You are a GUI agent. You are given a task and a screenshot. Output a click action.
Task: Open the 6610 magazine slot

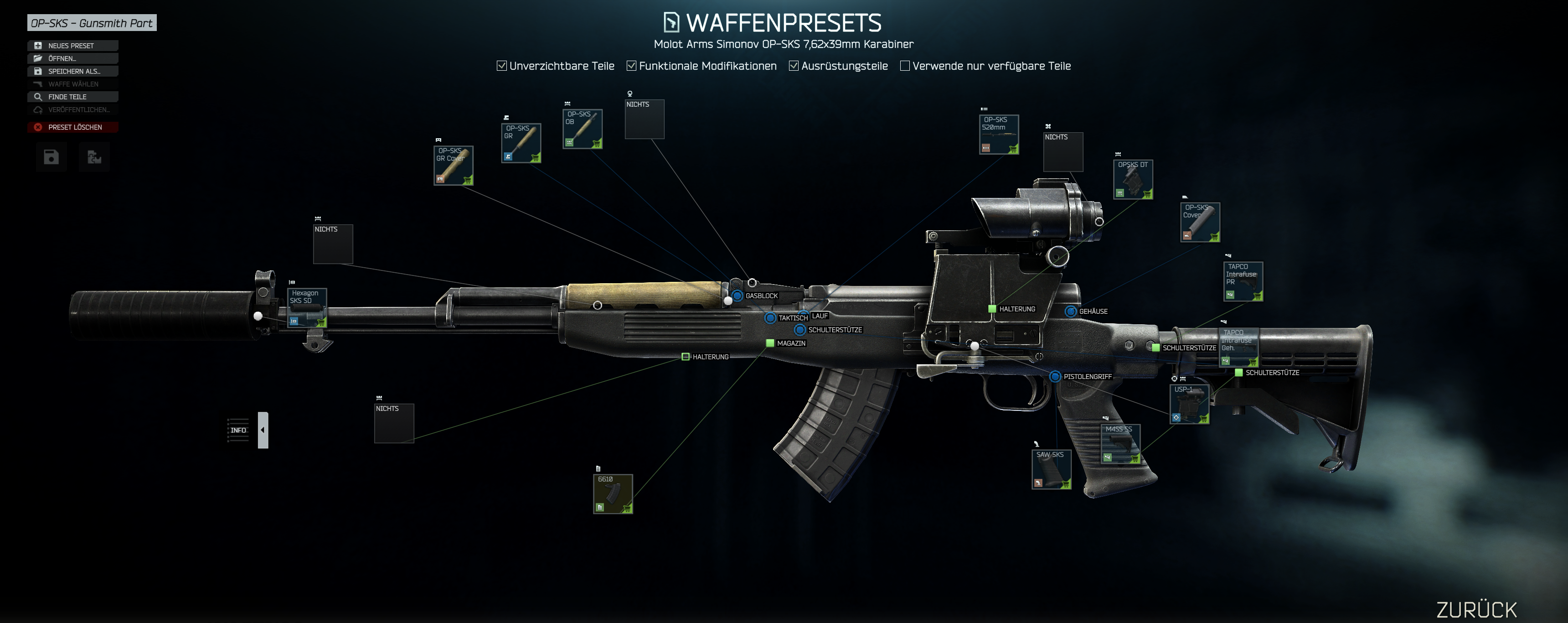tap(613, 494)
